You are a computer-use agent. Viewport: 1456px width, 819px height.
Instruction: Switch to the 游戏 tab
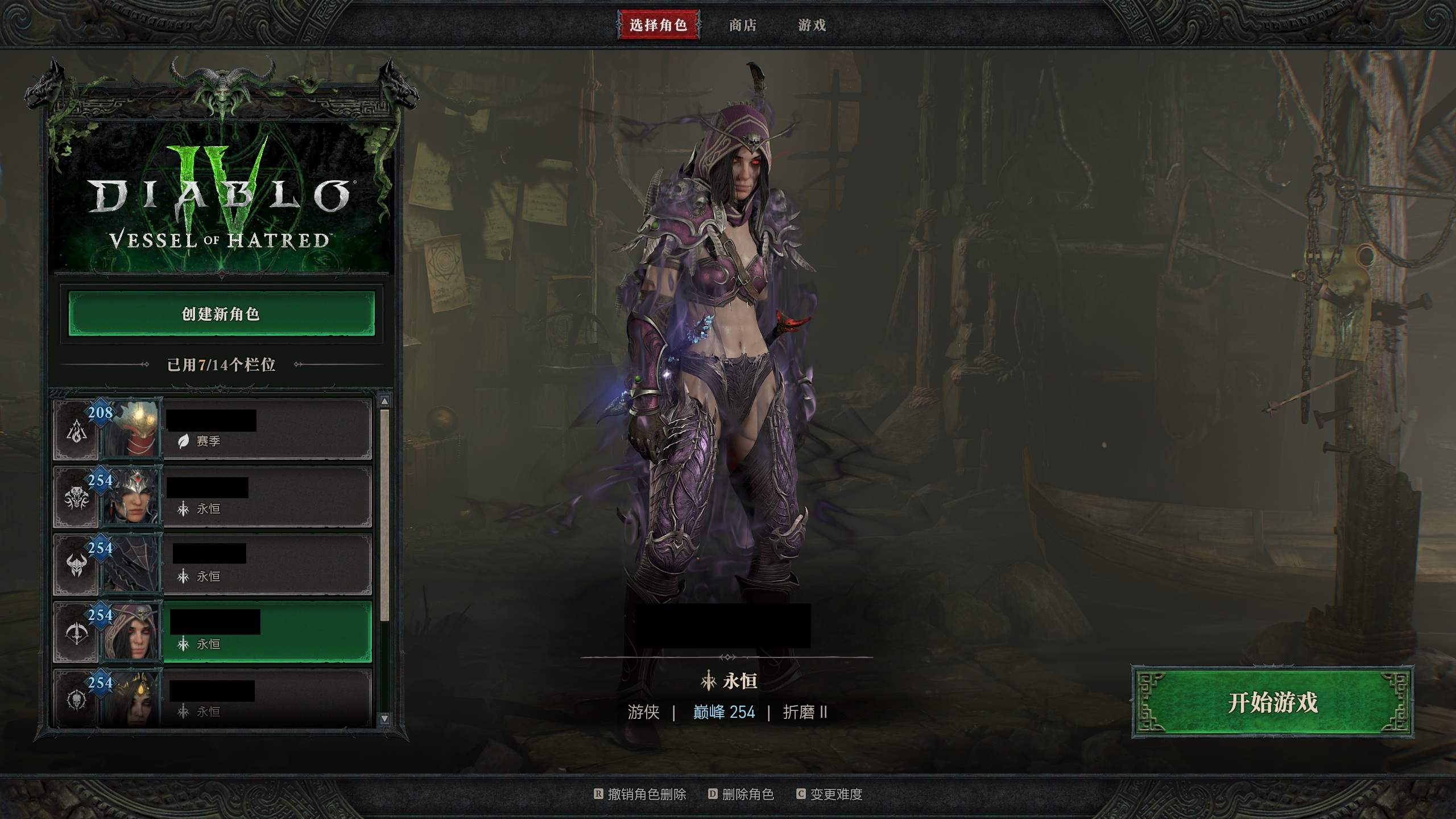[812, 25]
